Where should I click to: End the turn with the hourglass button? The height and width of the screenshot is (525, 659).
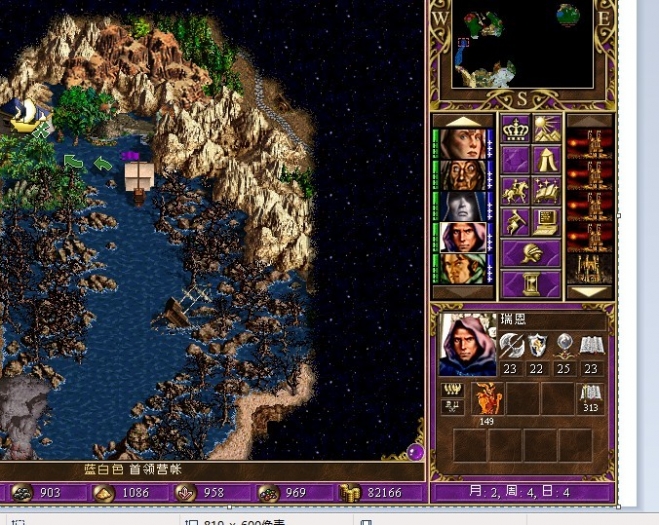coord(531,284)
